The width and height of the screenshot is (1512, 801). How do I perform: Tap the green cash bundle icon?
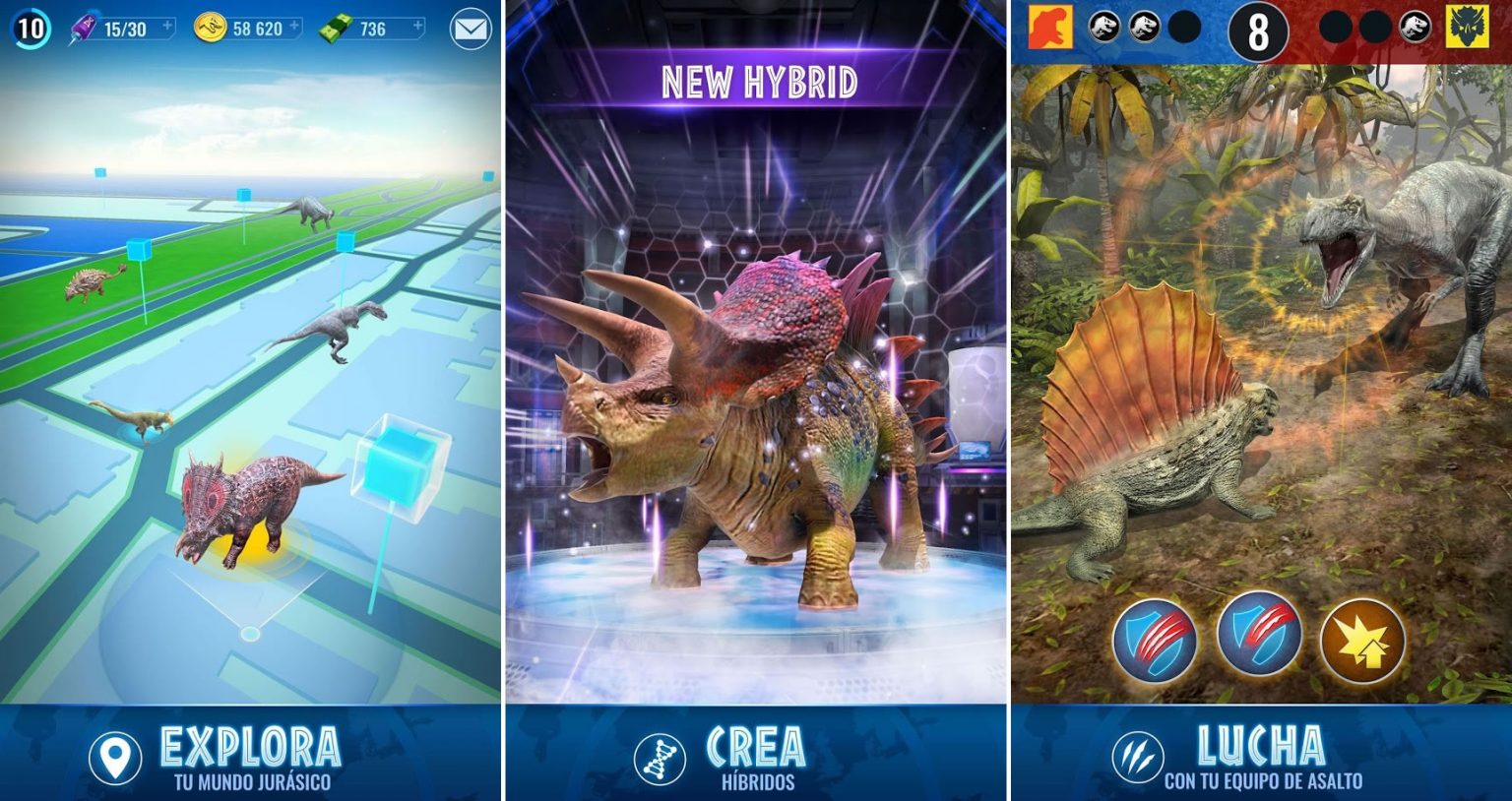(337, 28)
